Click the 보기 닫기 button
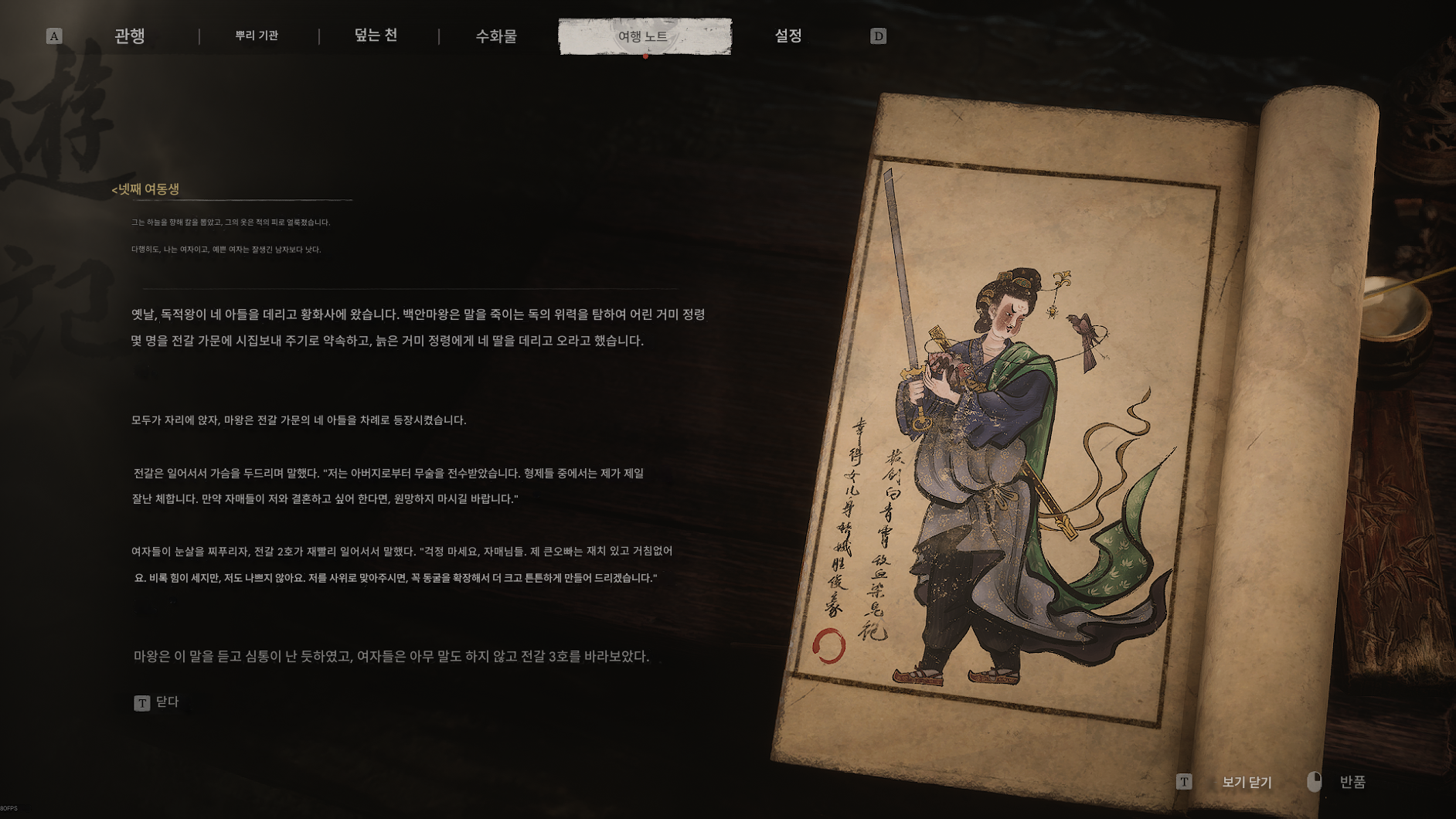This screenshot has height=819, width=1456. pyautogui.click(x=1246, y=782)
